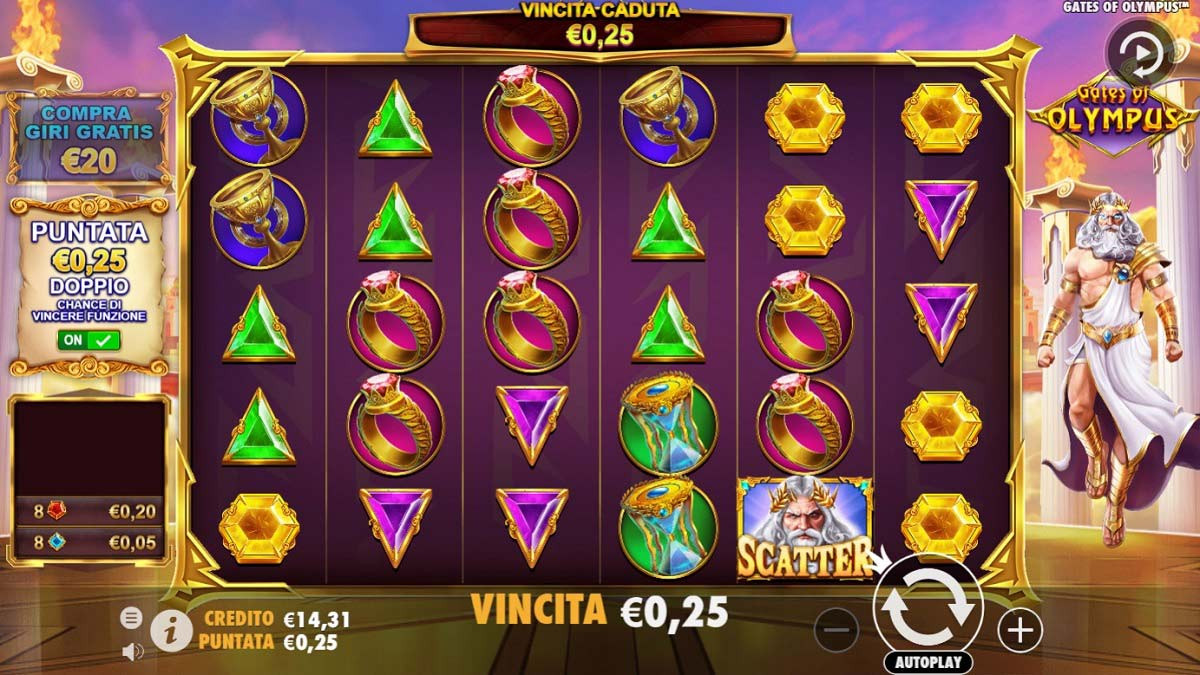Open the hamburger settings menu
This screenshot has width=1200, height=675.
coord(131,617)
